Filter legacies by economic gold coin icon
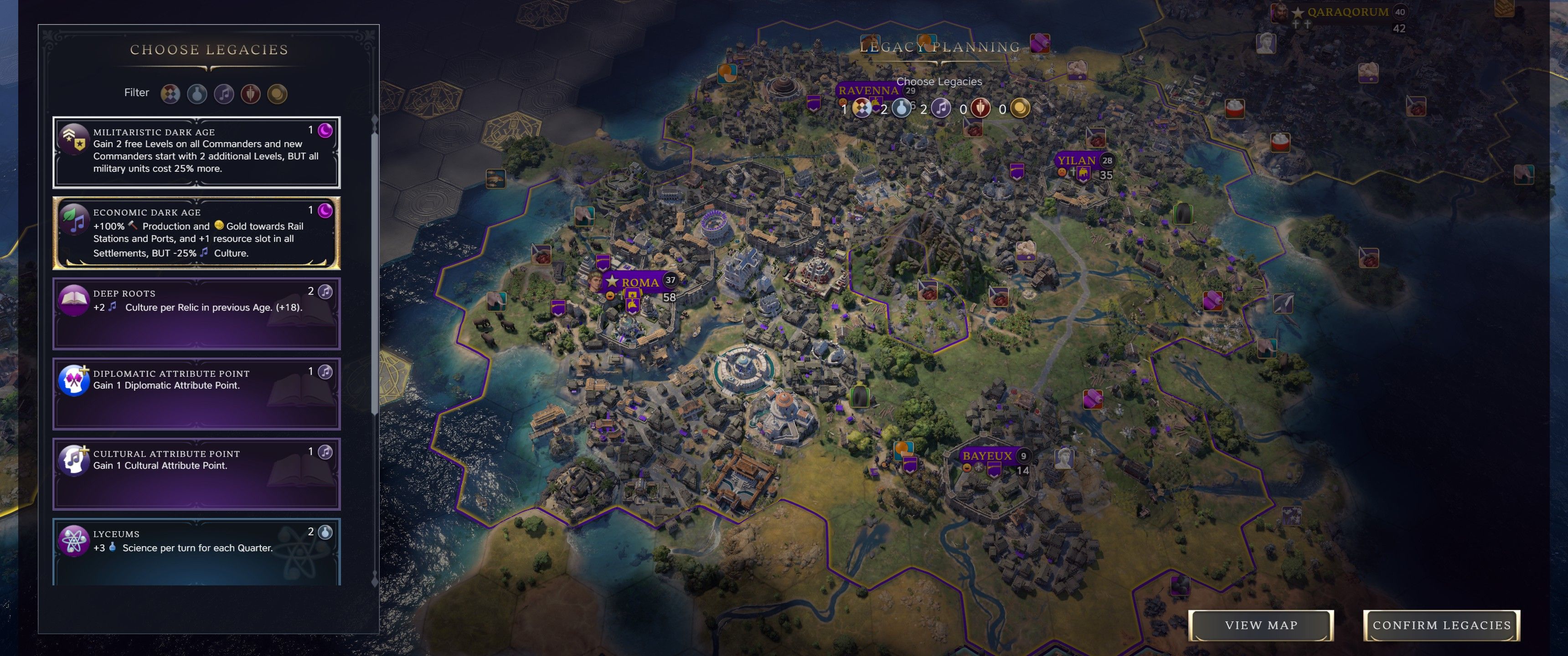Image resolution: width=1568 pixels, height=656 pixels. [278, 94]
